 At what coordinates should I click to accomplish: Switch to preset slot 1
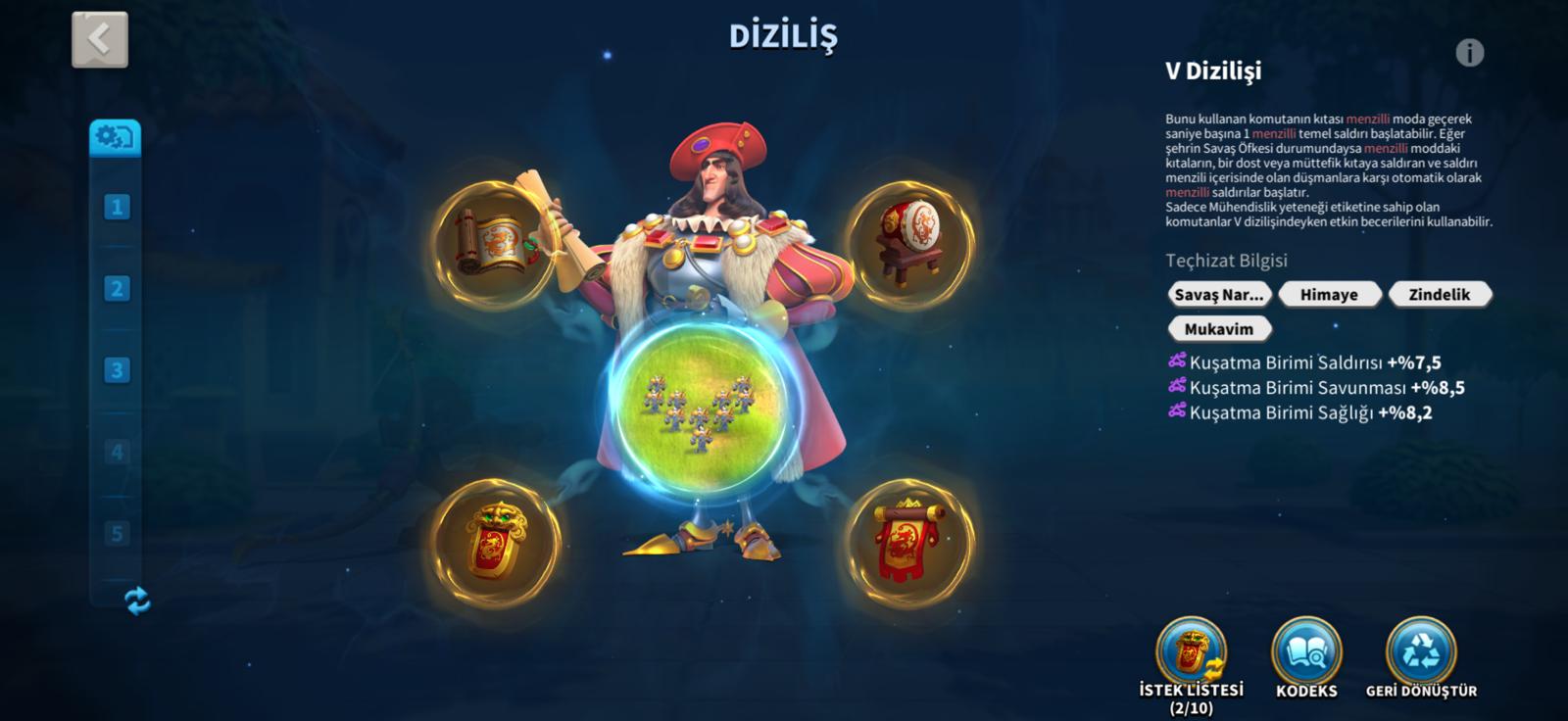(117, 207)
